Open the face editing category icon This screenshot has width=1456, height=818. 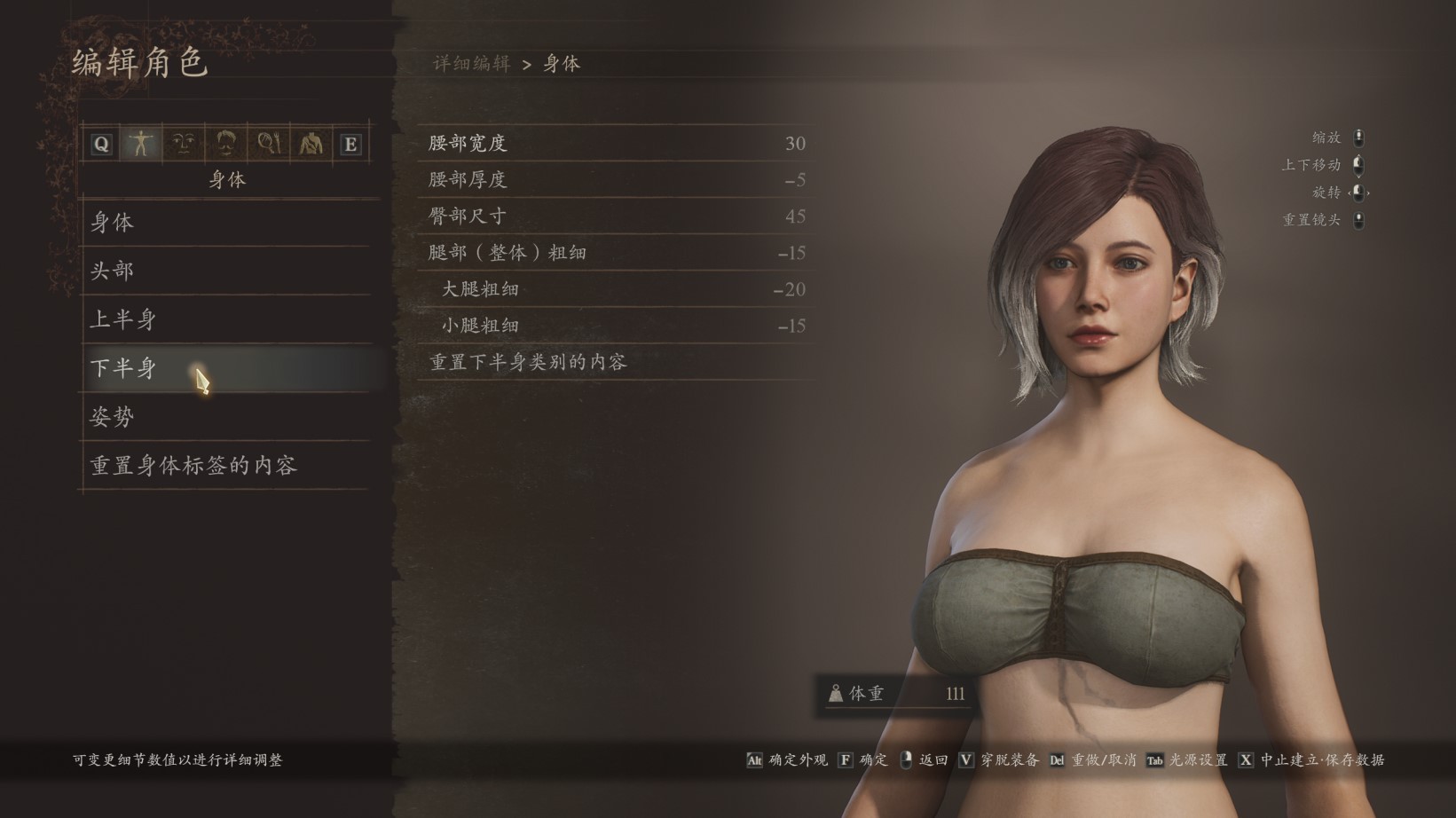[x=183, y=144]
